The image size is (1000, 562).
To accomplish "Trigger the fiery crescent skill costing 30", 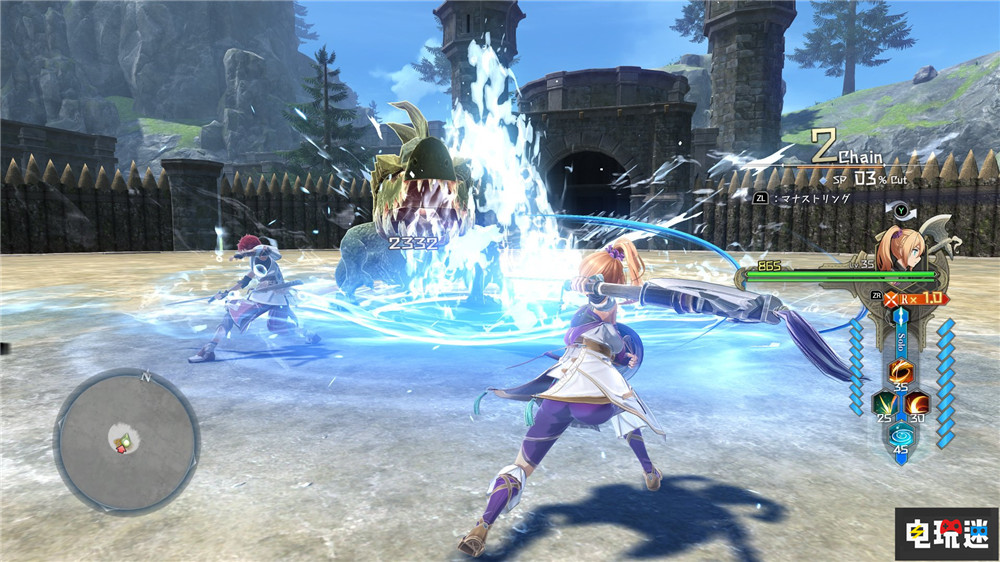I will [x=917, y=403].
